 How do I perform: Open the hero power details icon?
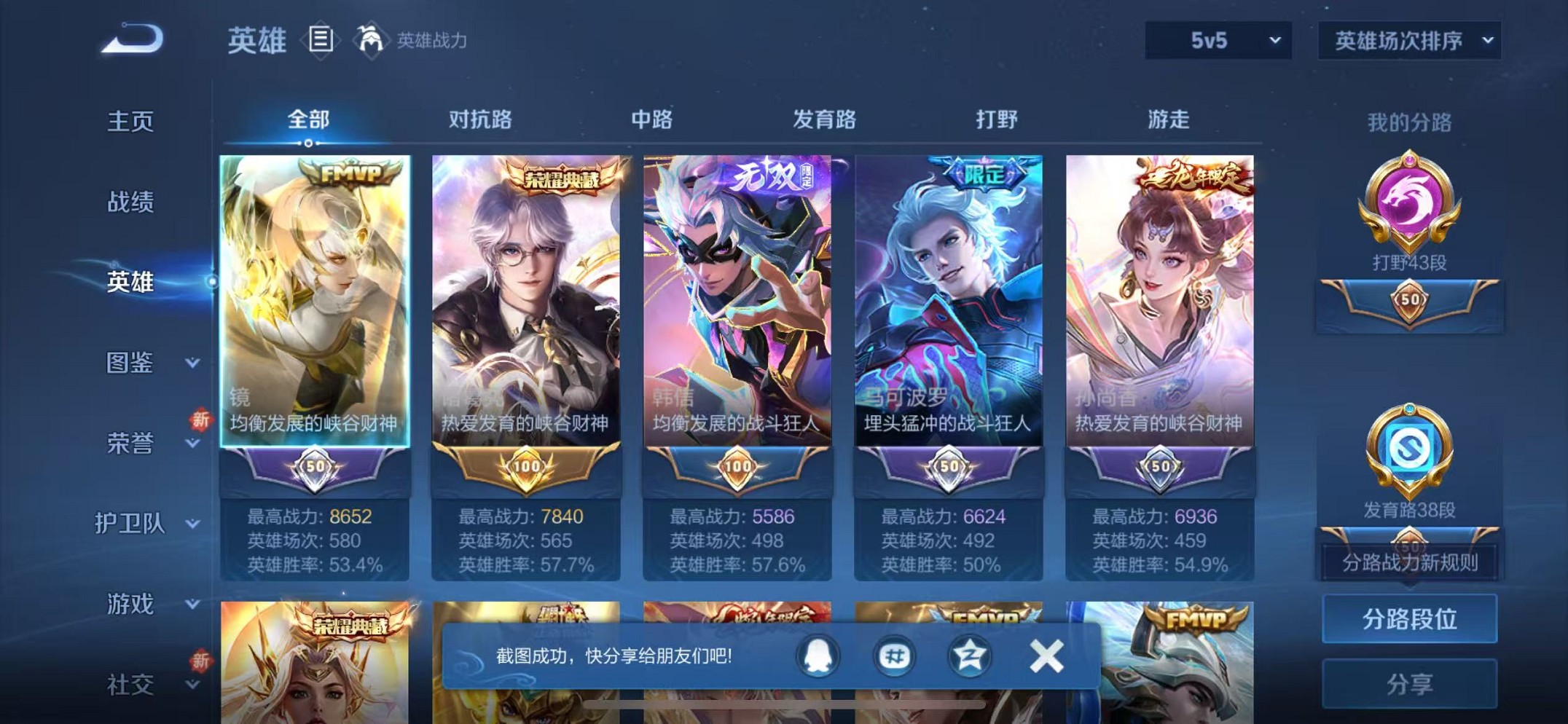point(372,40)
